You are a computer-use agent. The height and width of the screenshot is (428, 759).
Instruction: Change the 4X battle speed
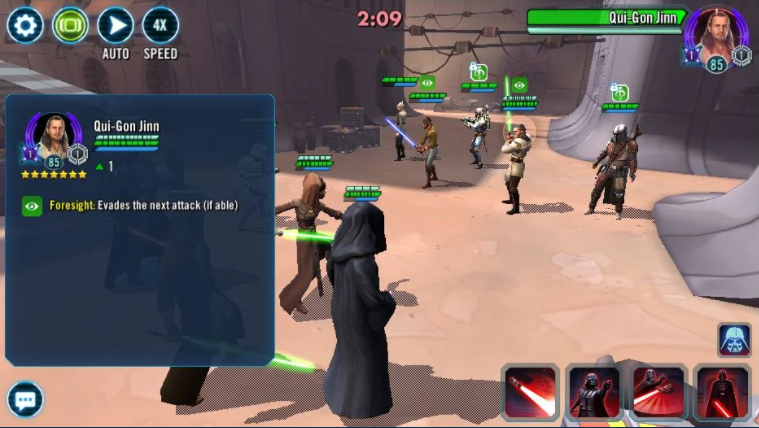click(161, 25)
